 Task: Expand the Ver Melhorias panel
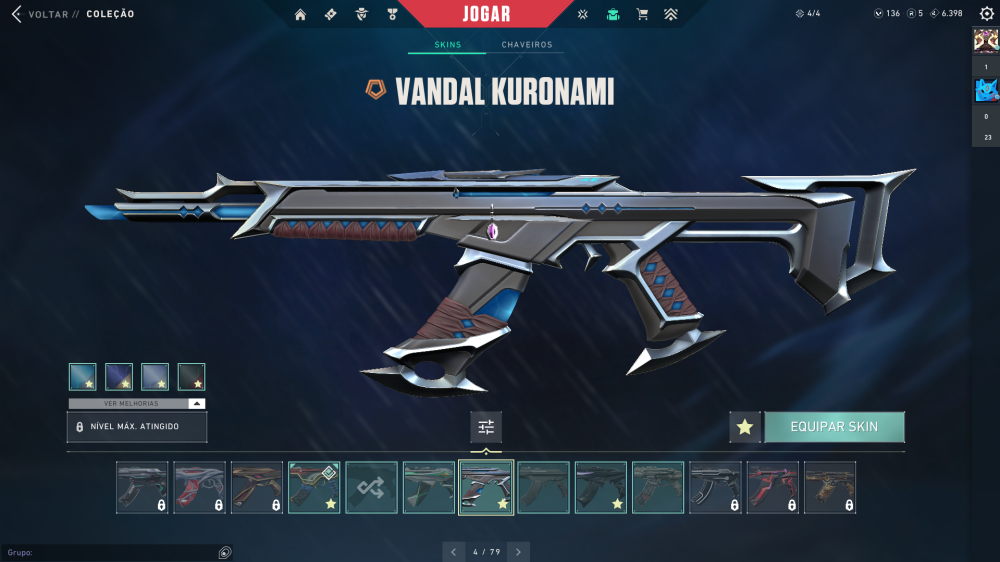pos(137,403)
